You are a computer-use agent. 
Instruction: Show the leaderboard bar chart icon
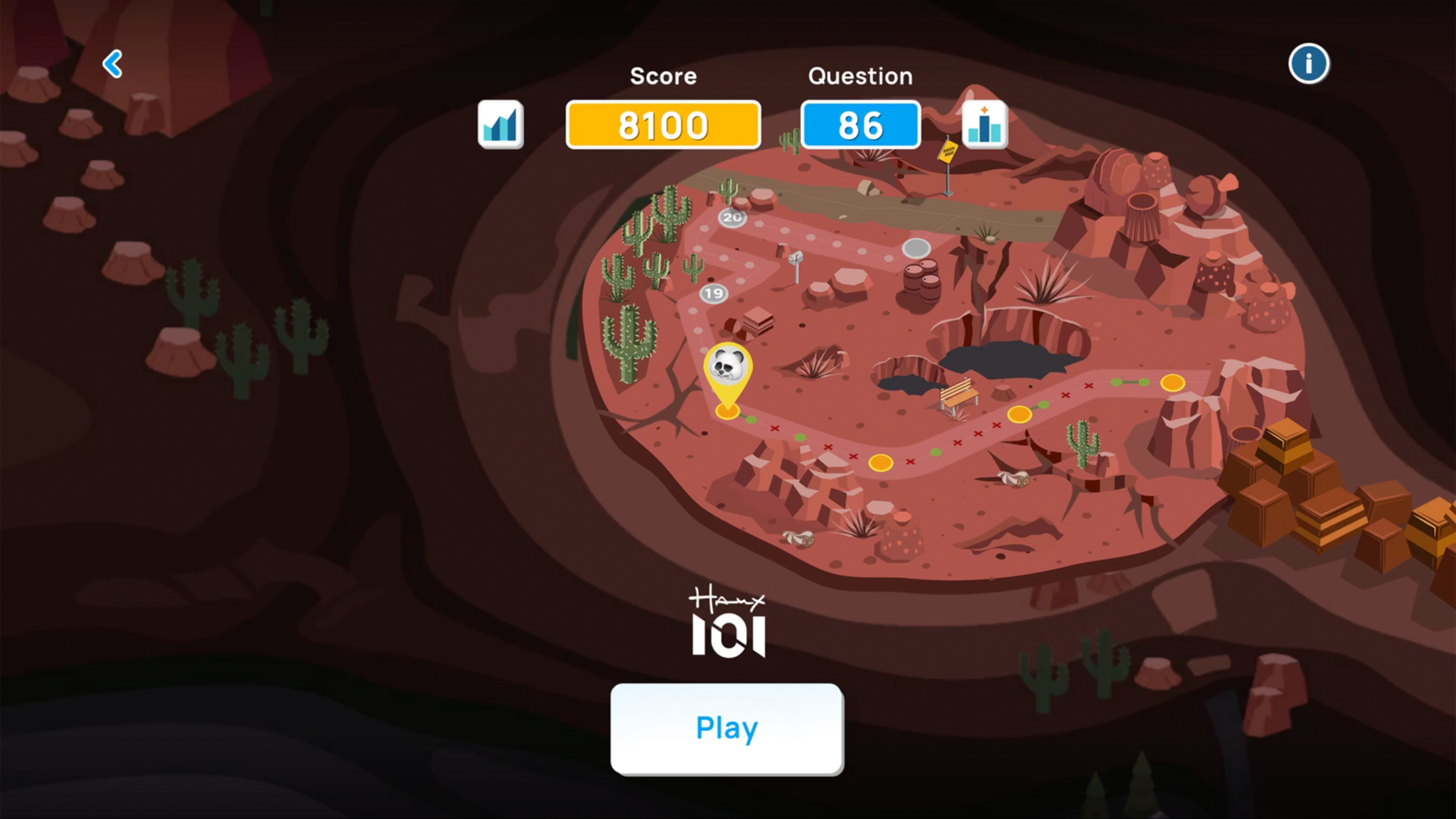pyautogui.click(x=984, y=124)
